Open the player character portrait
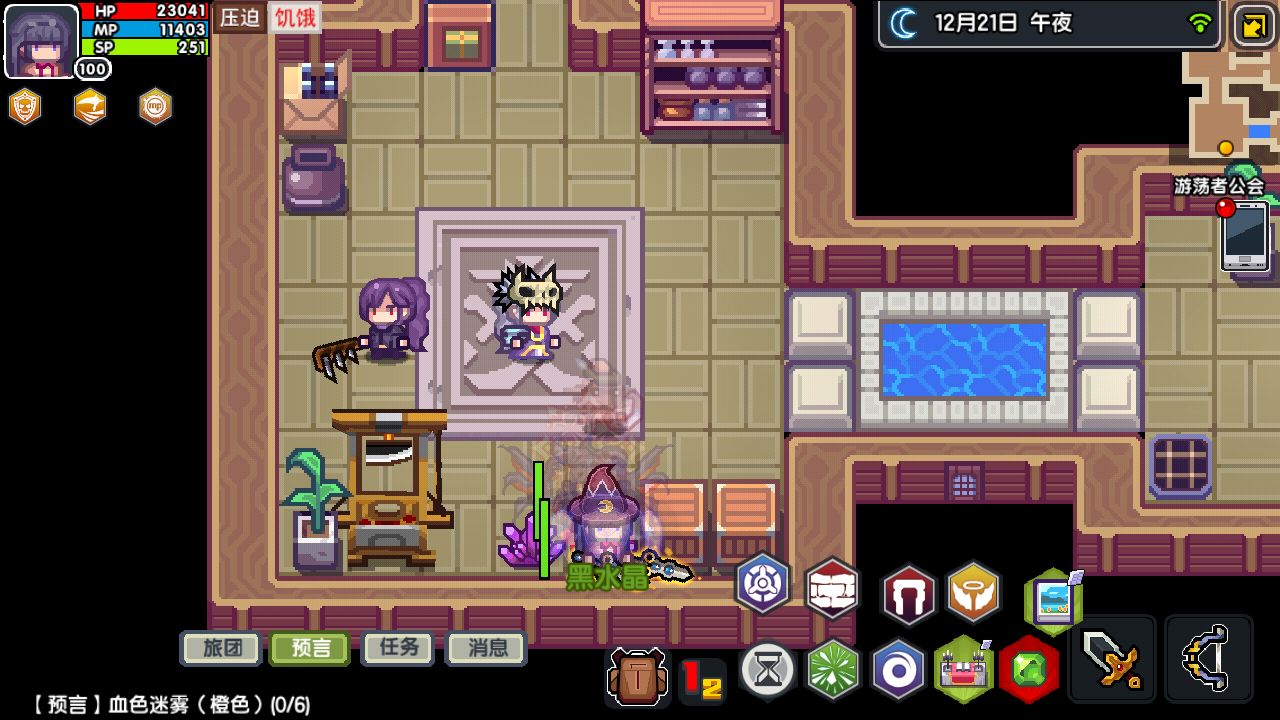Viewport: 1280px width, 720px height. coord(41,41)
